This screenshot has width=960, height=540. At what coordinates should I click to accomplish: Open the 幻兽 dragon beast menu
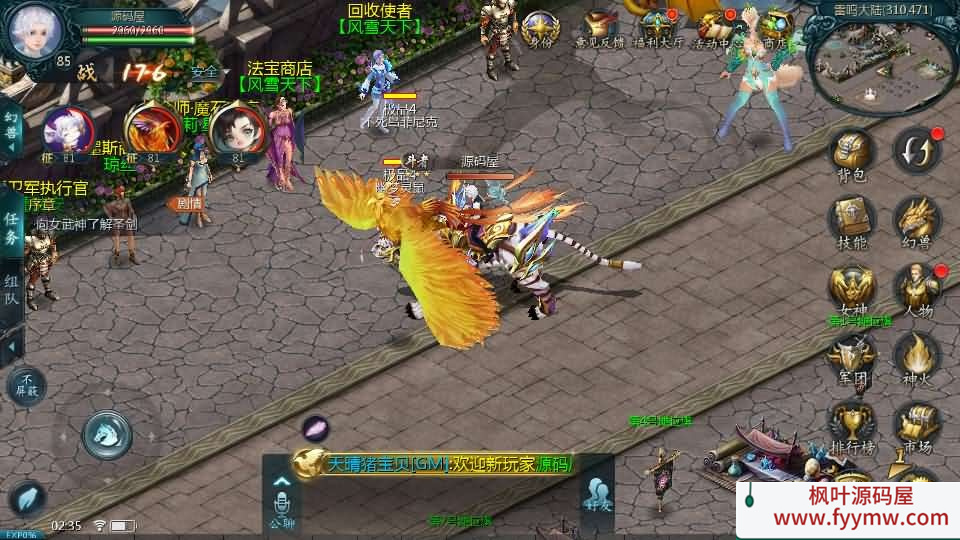click(915, 219)
